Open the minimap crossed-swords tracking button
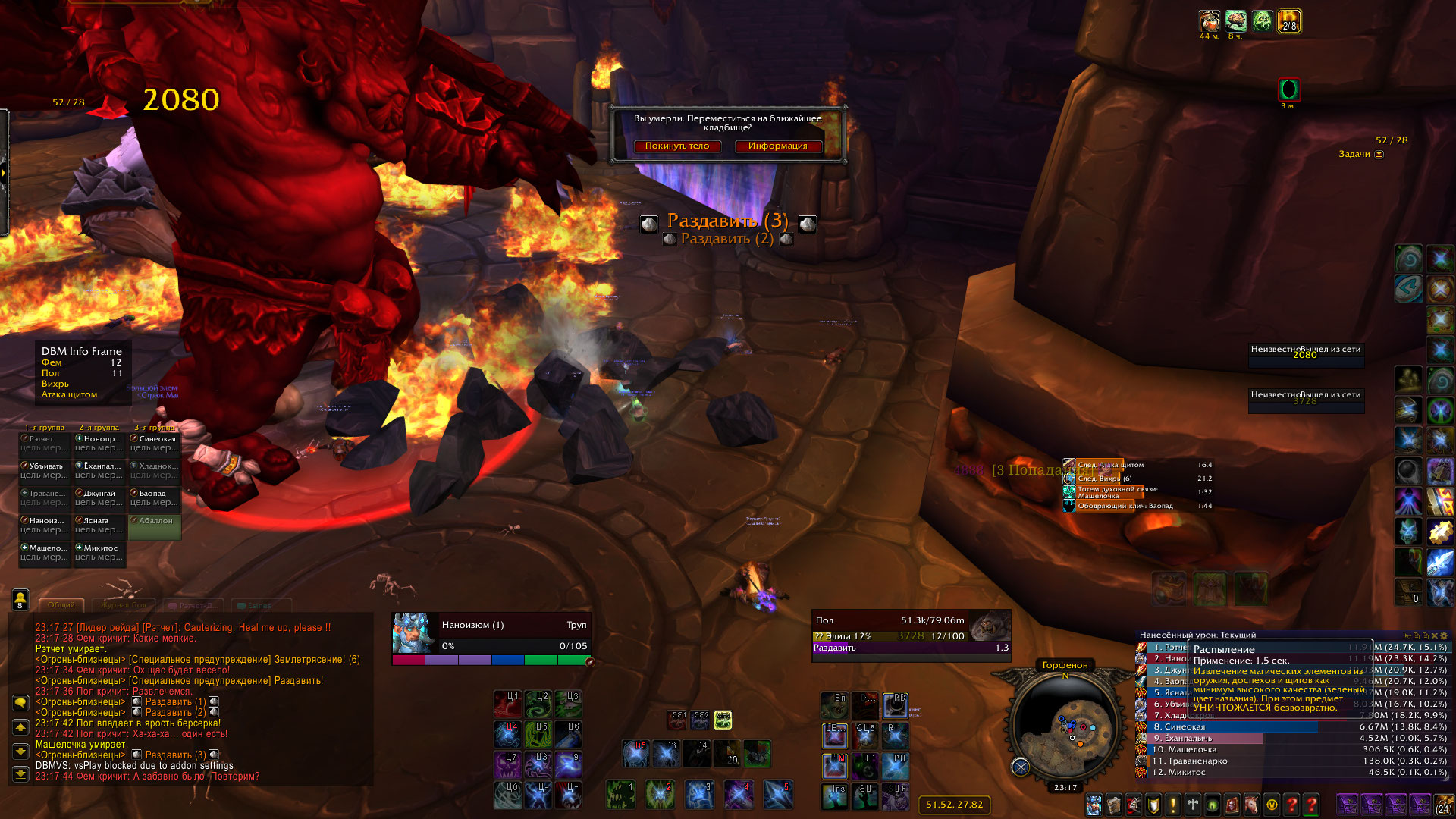The image size is (1456, 819). pos(1021,767)
